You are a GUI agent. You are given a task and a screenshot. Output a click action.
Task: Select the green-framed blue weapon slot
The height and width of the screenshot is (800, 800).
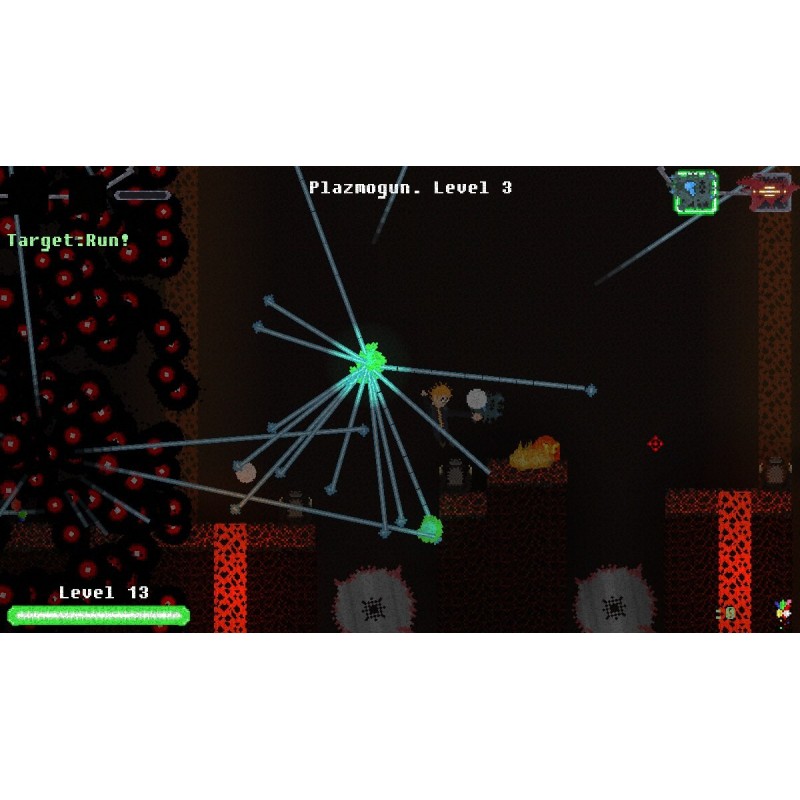coord(695,191)
